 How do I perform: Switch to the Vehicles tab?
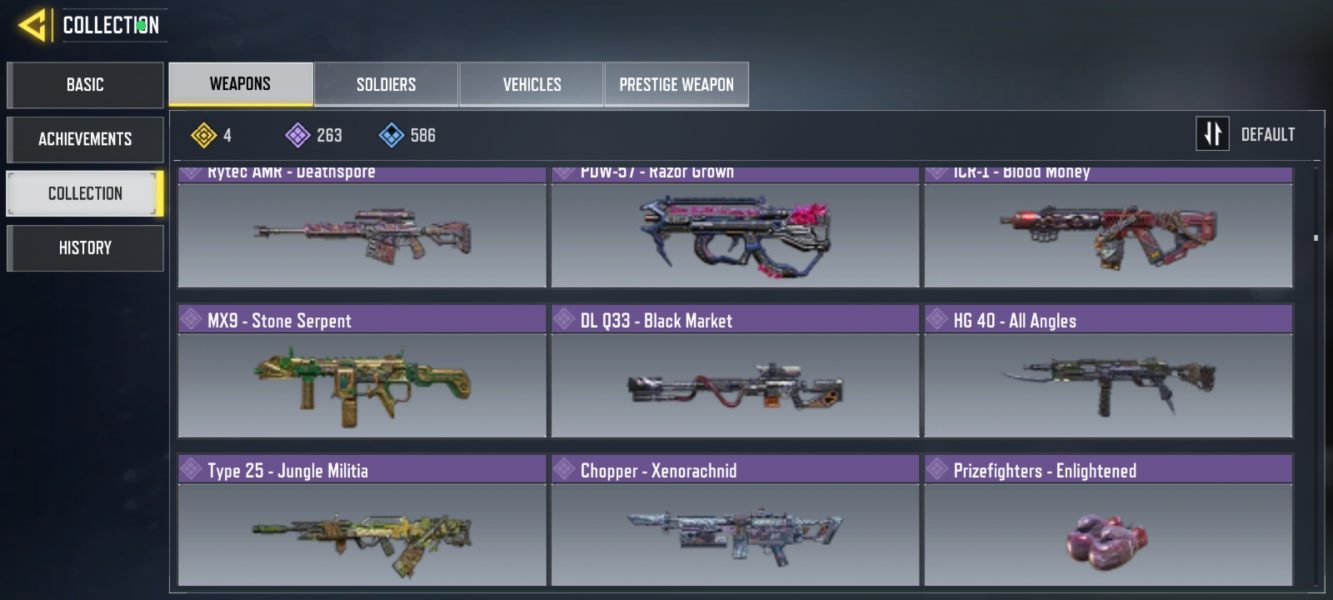point(531,84)
